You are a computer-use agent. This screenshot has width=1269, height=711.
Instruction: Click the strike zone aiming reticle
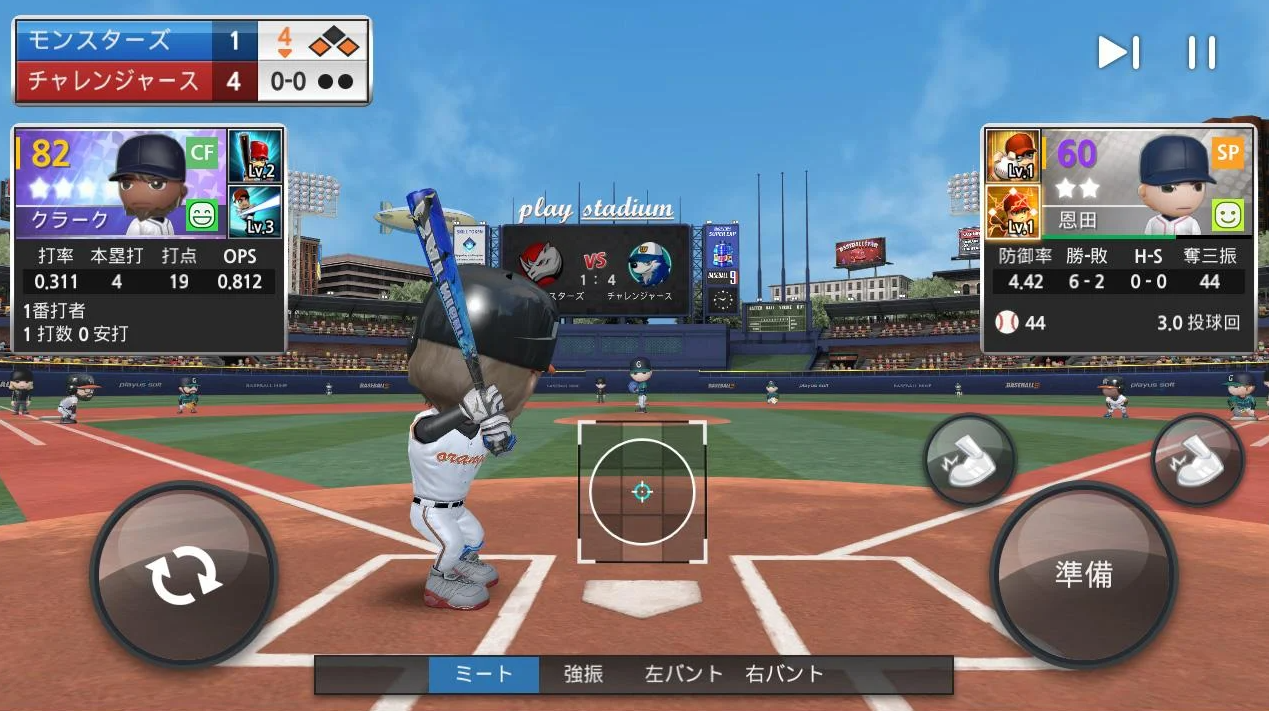pos(642,491)
